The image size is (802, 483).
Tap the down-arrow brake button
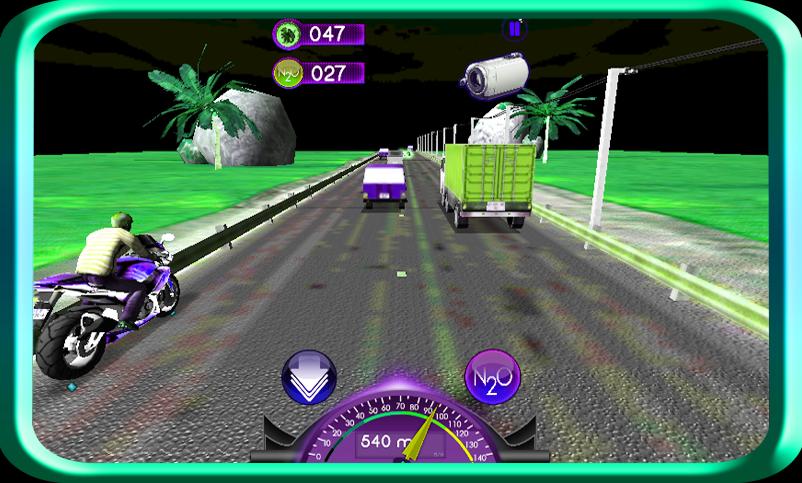tap(308, 378)
